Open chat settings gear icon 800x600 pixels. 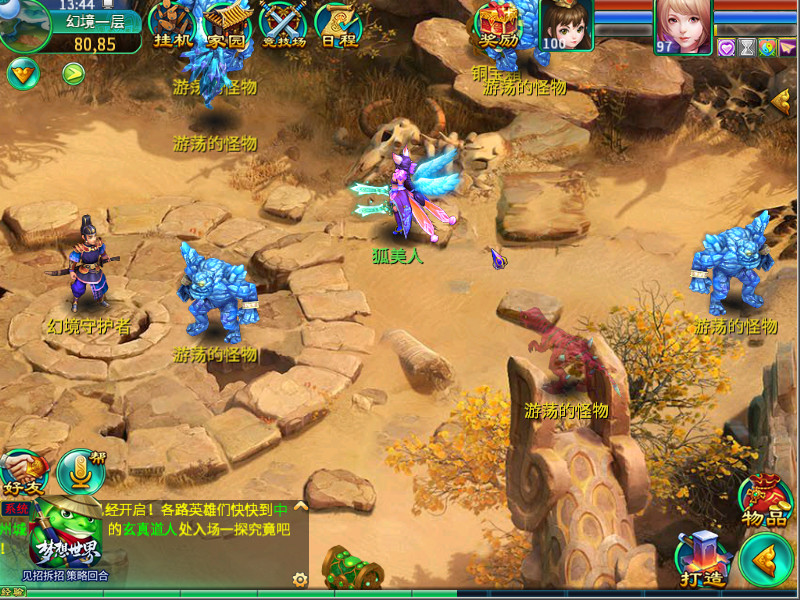(x=299, y=578)
